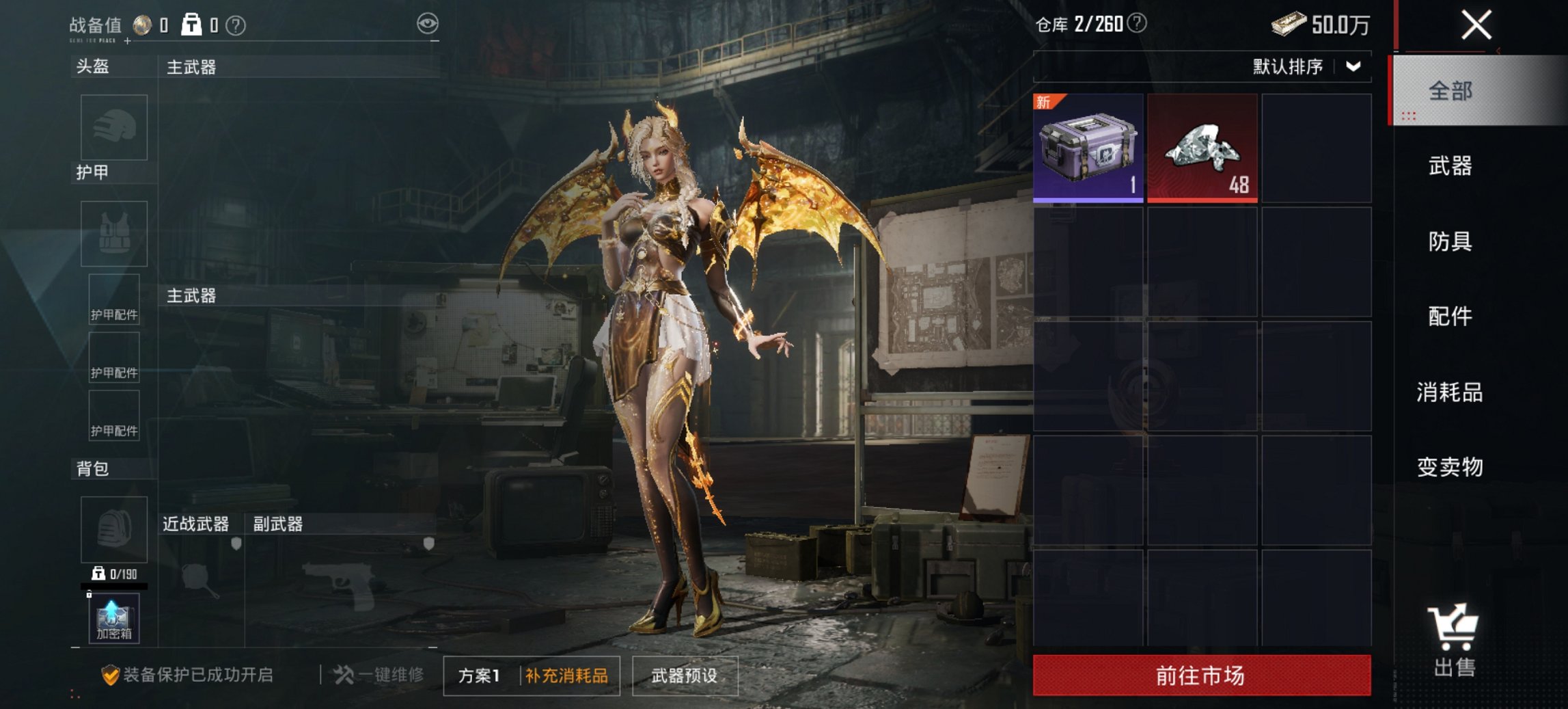Screen dimensions: 1568x709
Task: Expand the plus sign under 战备值
Action: (x=126, y=40)
